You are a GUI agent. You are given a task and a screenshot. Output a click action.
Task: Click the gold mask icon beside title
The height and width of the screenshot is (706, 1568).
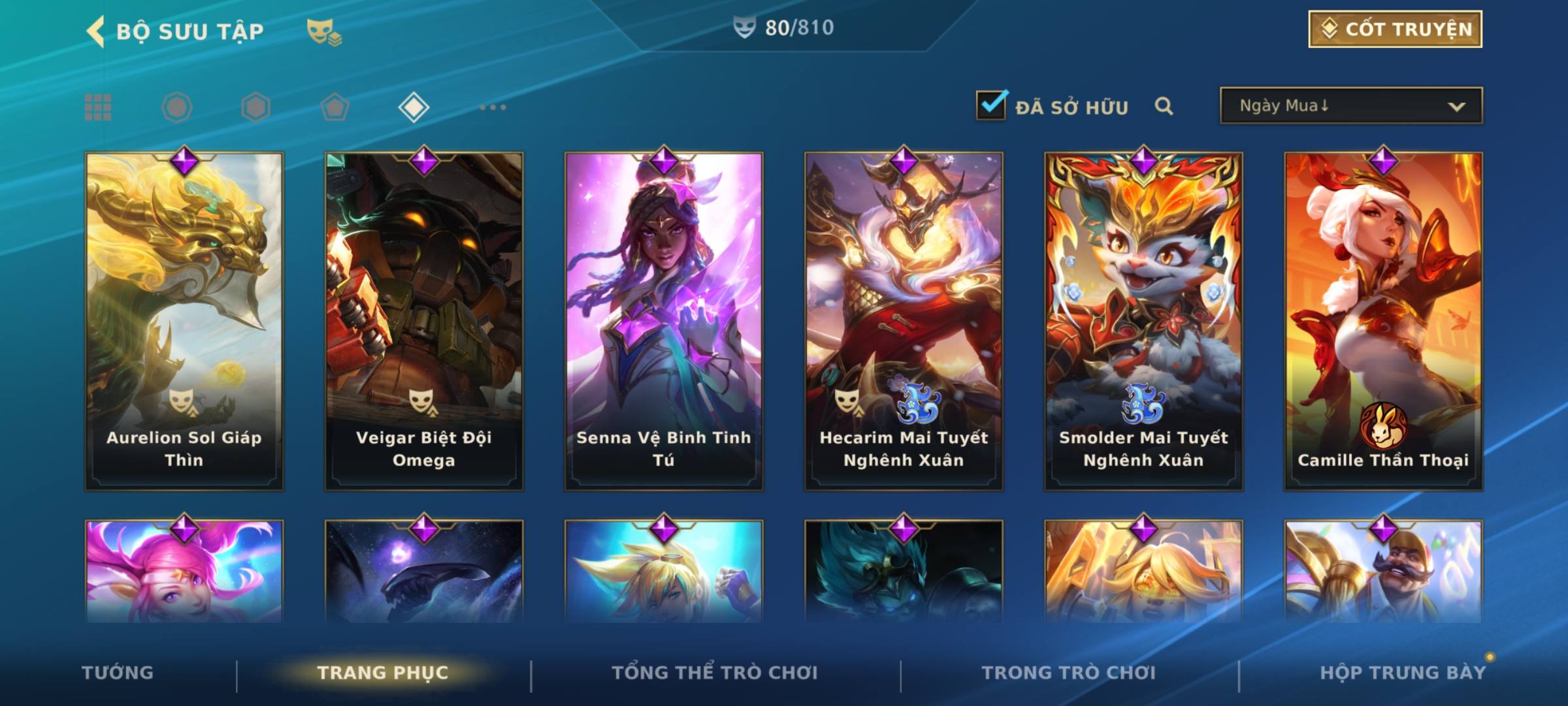click(x=323, y=31)
